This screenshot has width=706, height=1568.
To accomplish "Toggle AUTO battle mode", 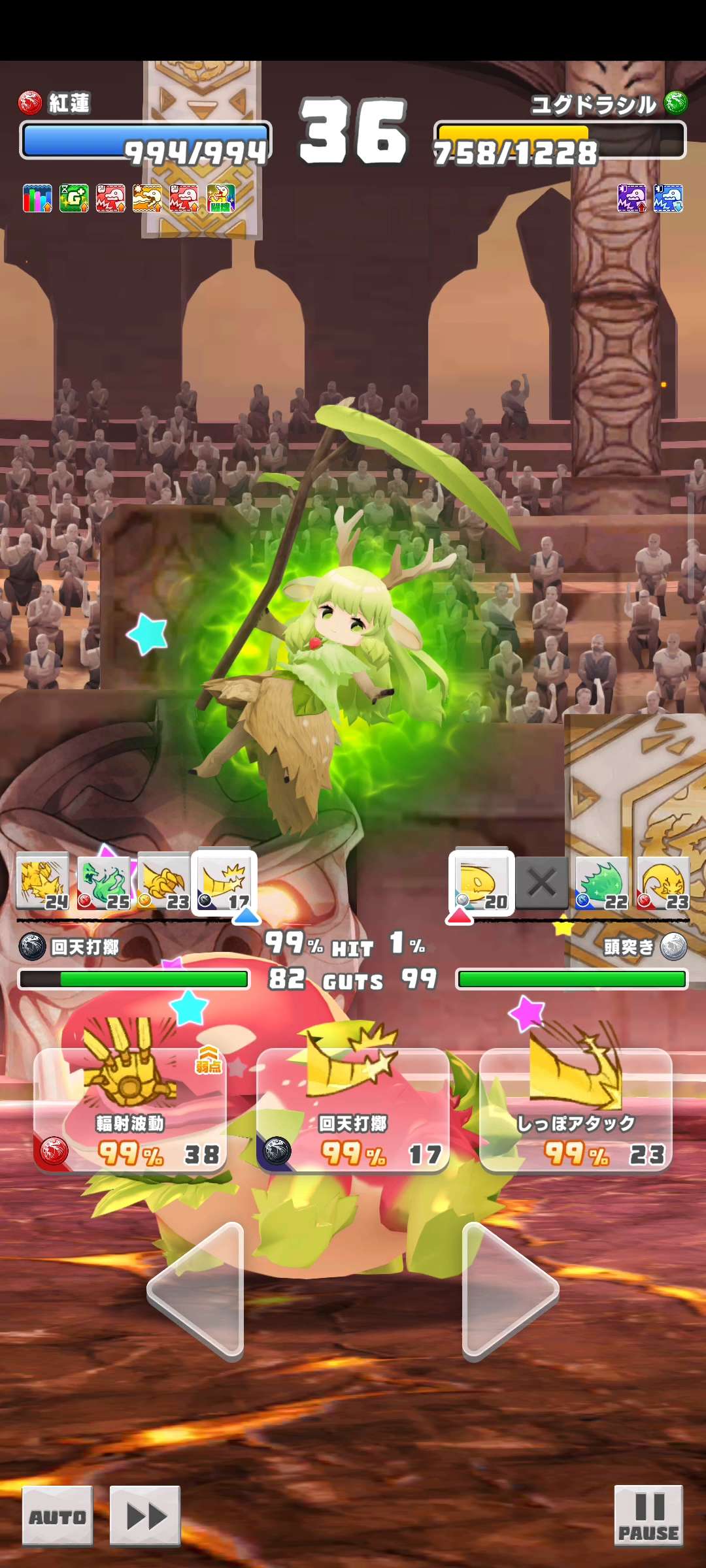I will point(58,1516).
